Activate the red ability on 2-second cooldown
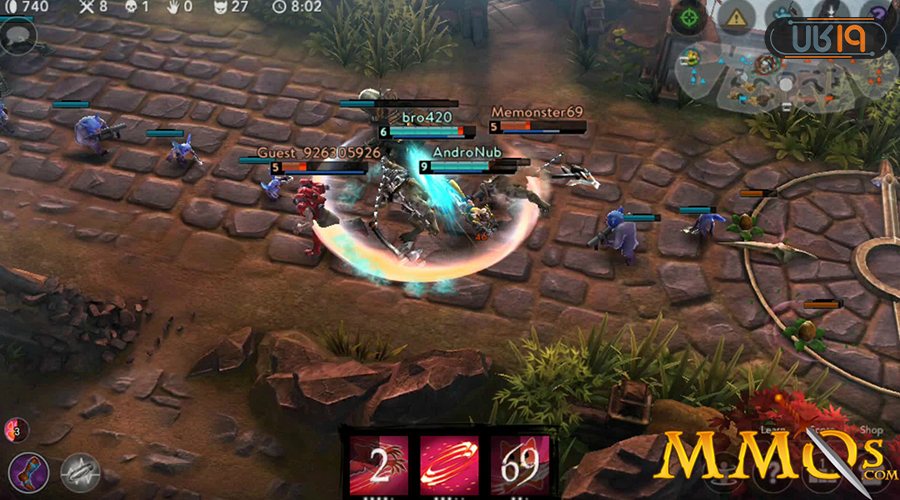 click(379, 465)
